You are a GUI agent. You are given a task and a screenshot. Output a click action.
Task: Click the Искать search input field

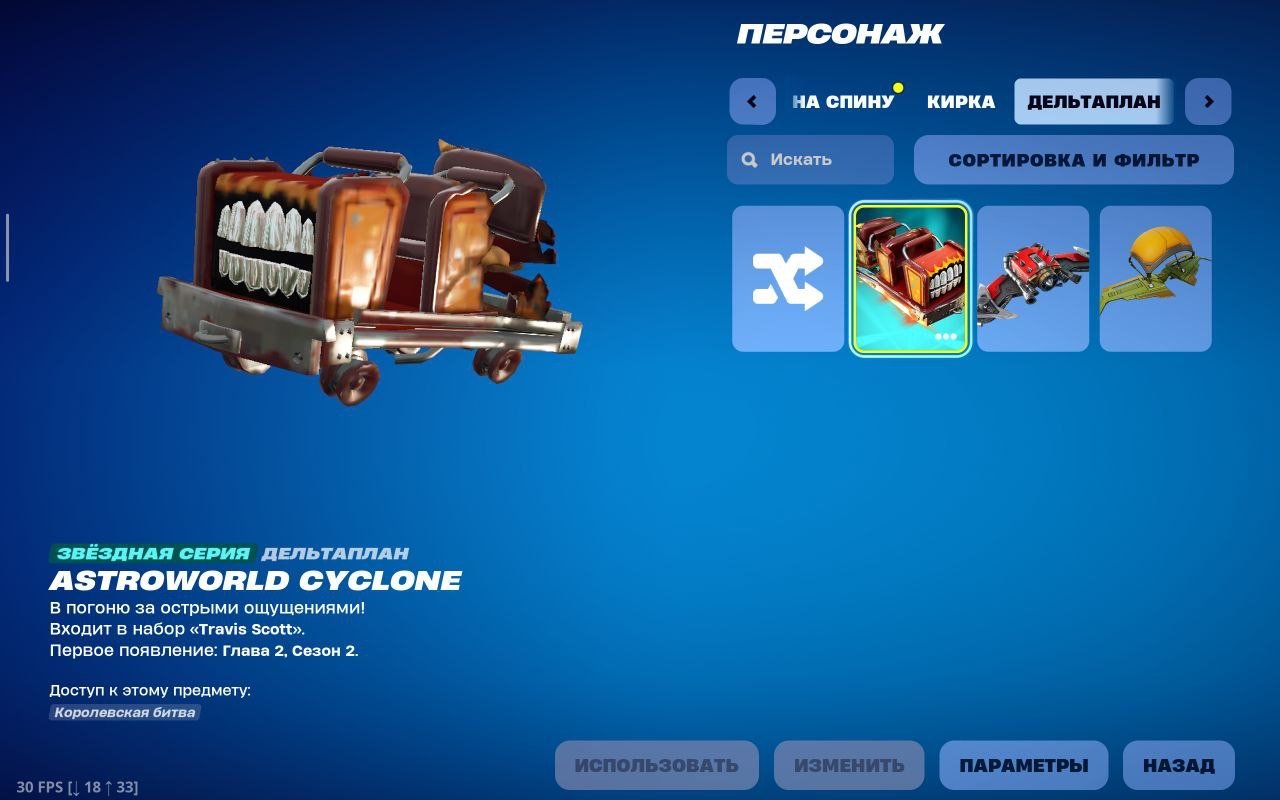810,159
